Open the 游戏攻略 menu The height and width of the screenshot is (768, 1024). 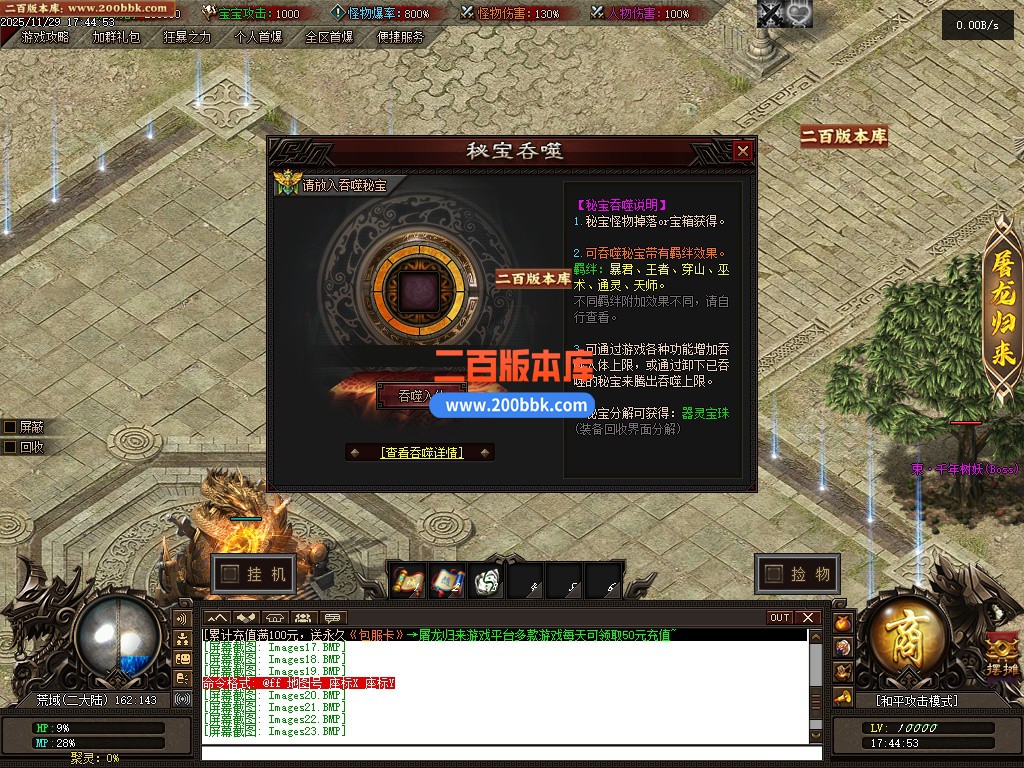pyautogui.click(x=45, y=37)
